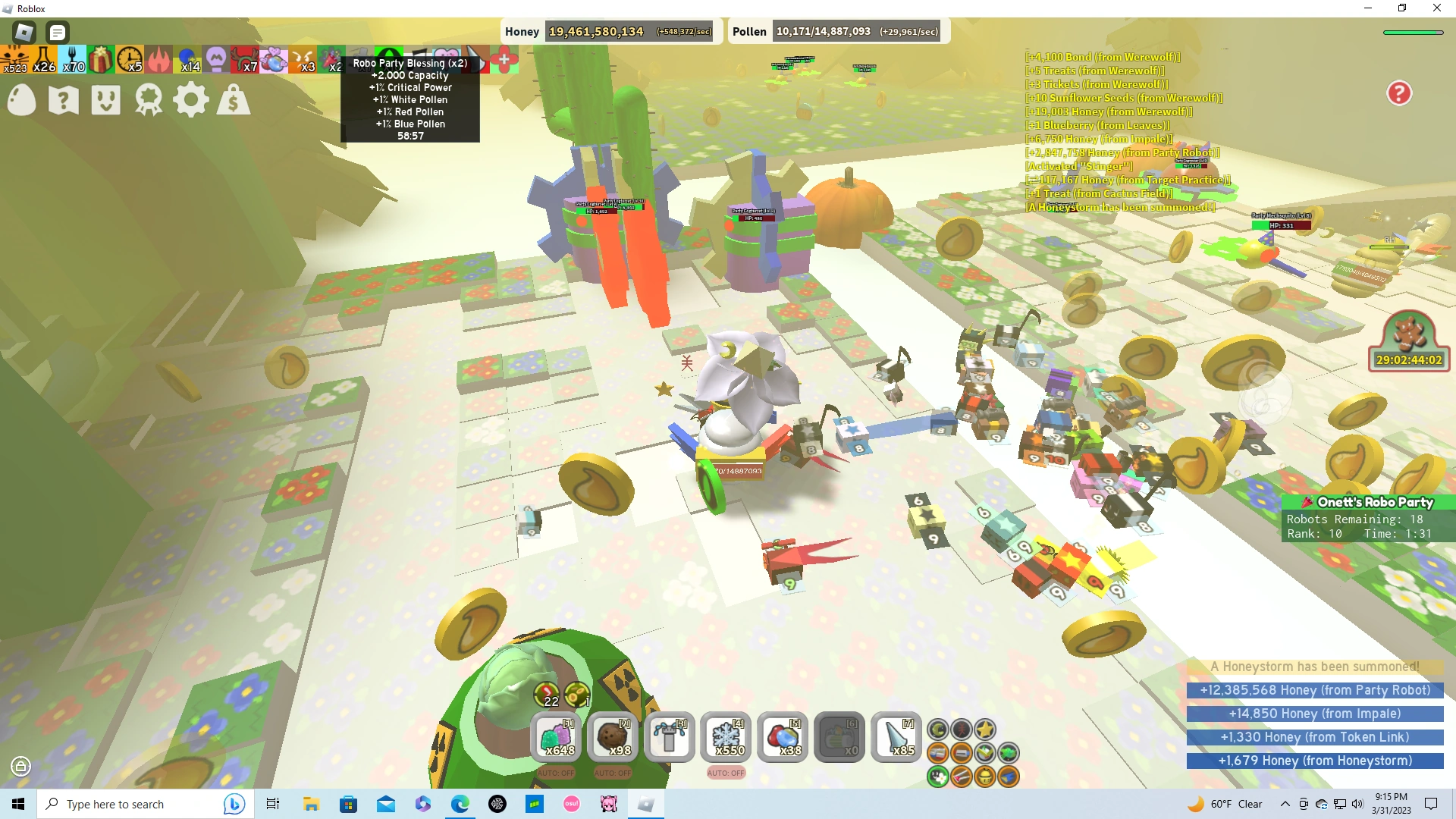Open the egg hatching menu
This screenshot has height=819, width=1456.
[x=21, y=99]
